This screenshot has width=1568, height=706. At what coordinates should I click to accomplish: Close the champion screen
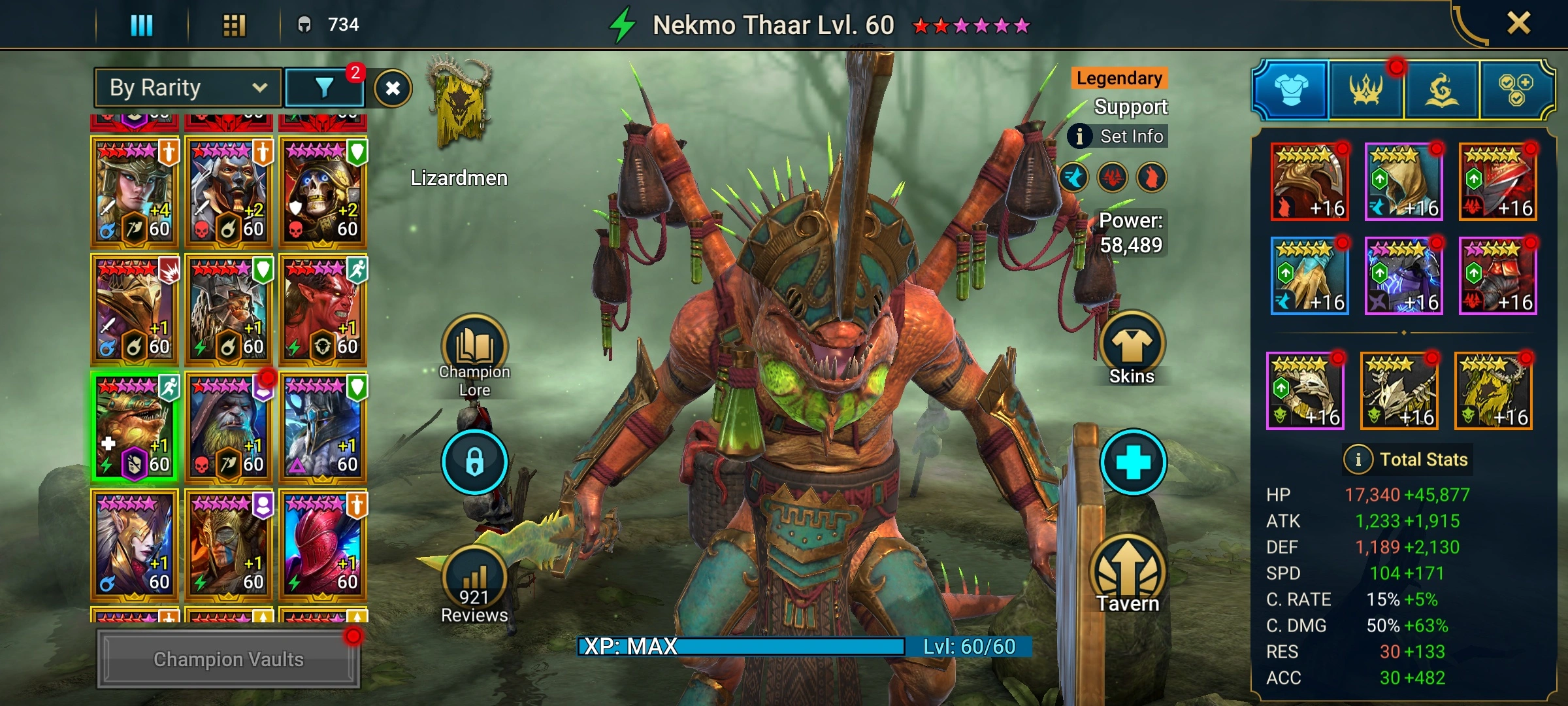1518,24
